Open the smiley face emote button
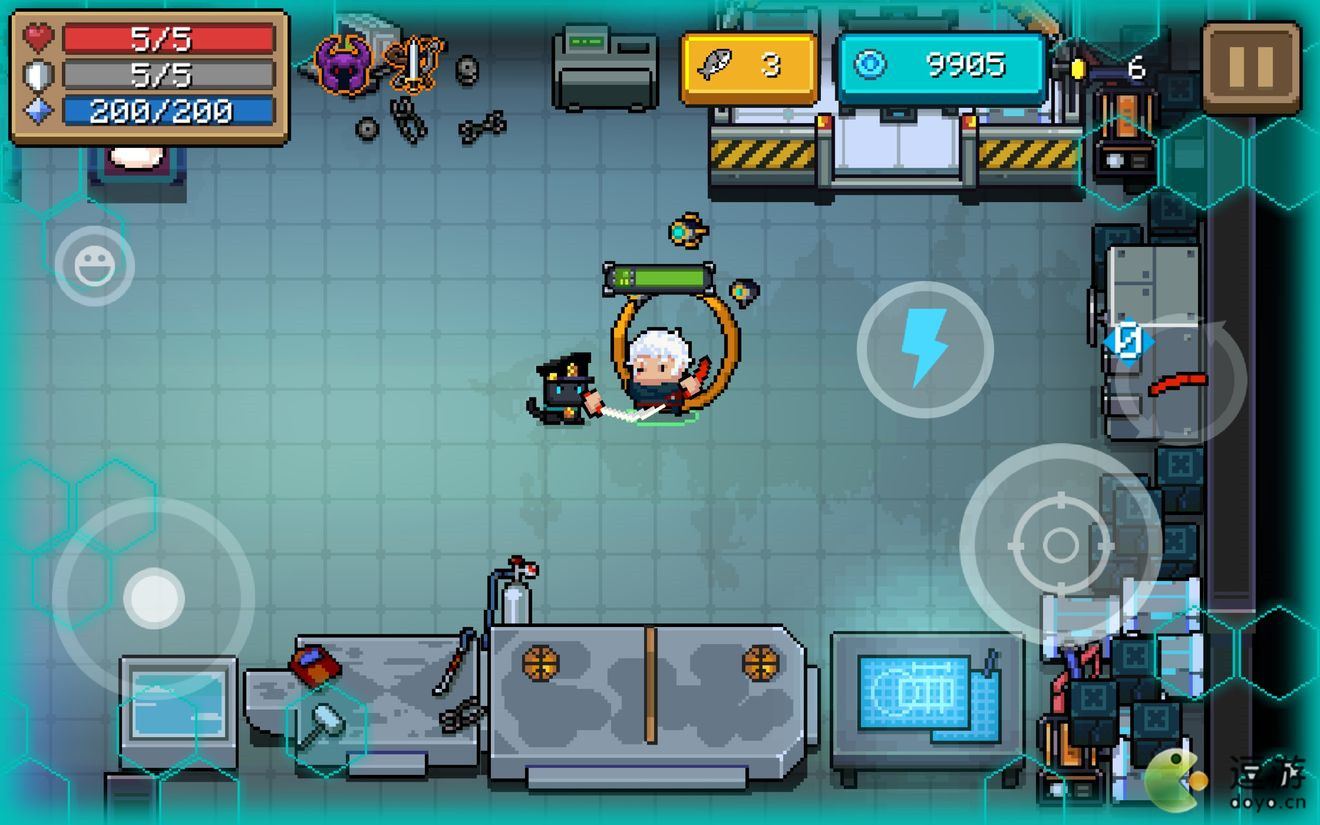The width and height of the screenshot is (1320, 825). click(x=94, y=265)
